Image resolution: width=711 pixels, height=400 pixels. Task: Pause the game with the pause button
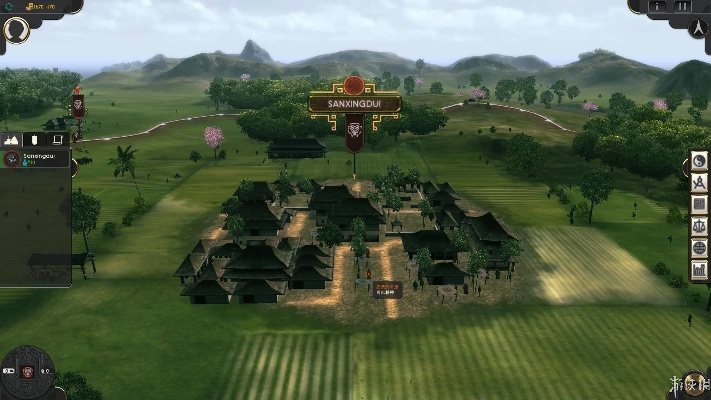[683, 6]
